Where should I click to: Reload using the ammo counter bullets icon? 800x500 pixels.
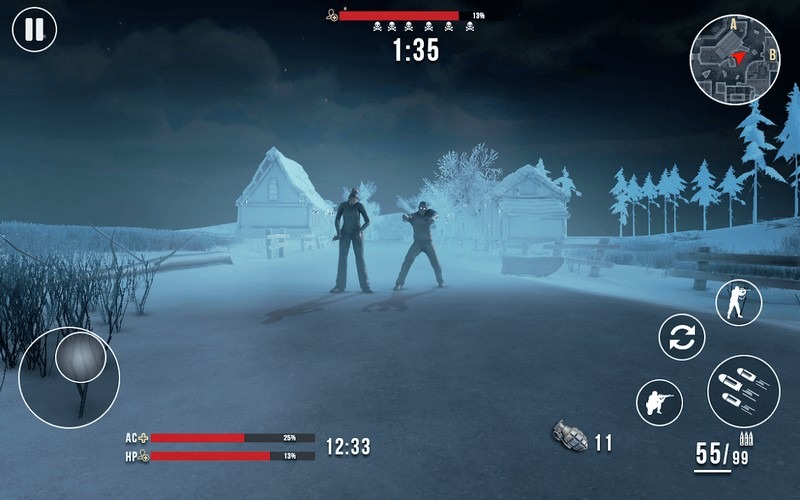746,438
